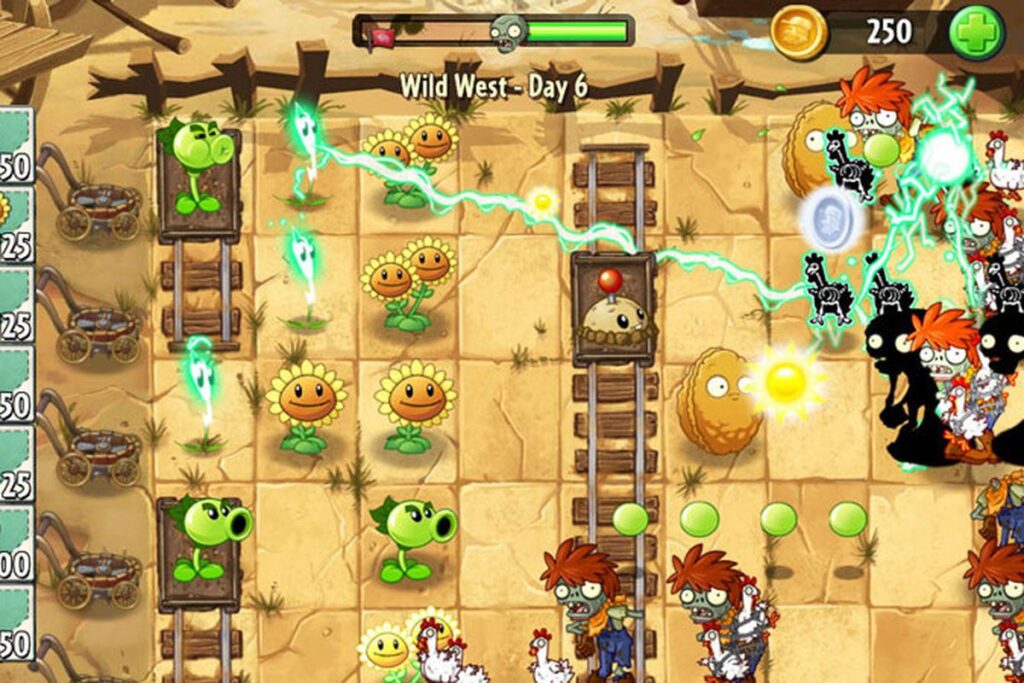Choose the 100-sun cost seed packet
Screen dimensions: 1024x683
pos(15,543)
